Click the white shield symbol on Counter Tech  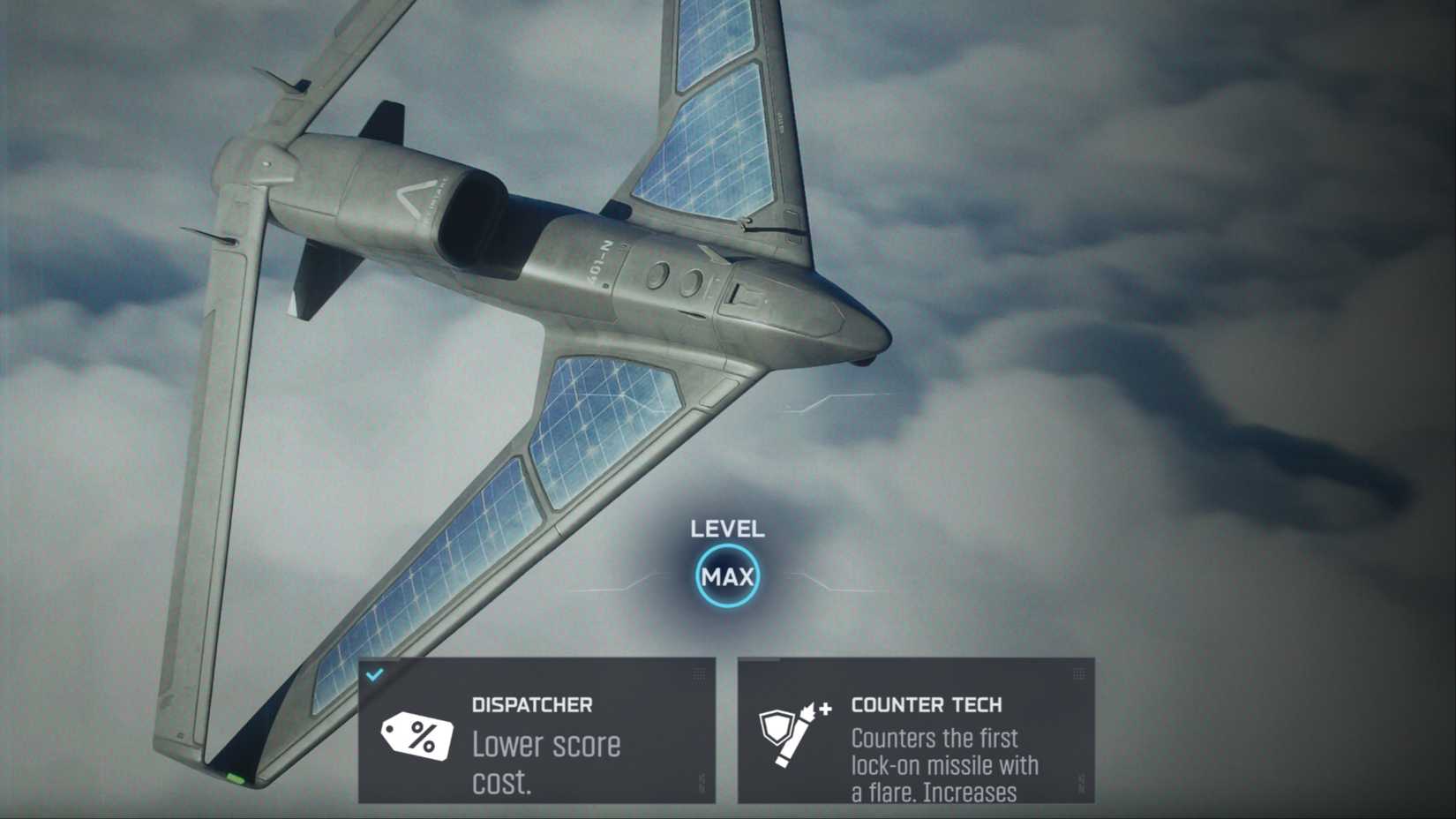776,728
